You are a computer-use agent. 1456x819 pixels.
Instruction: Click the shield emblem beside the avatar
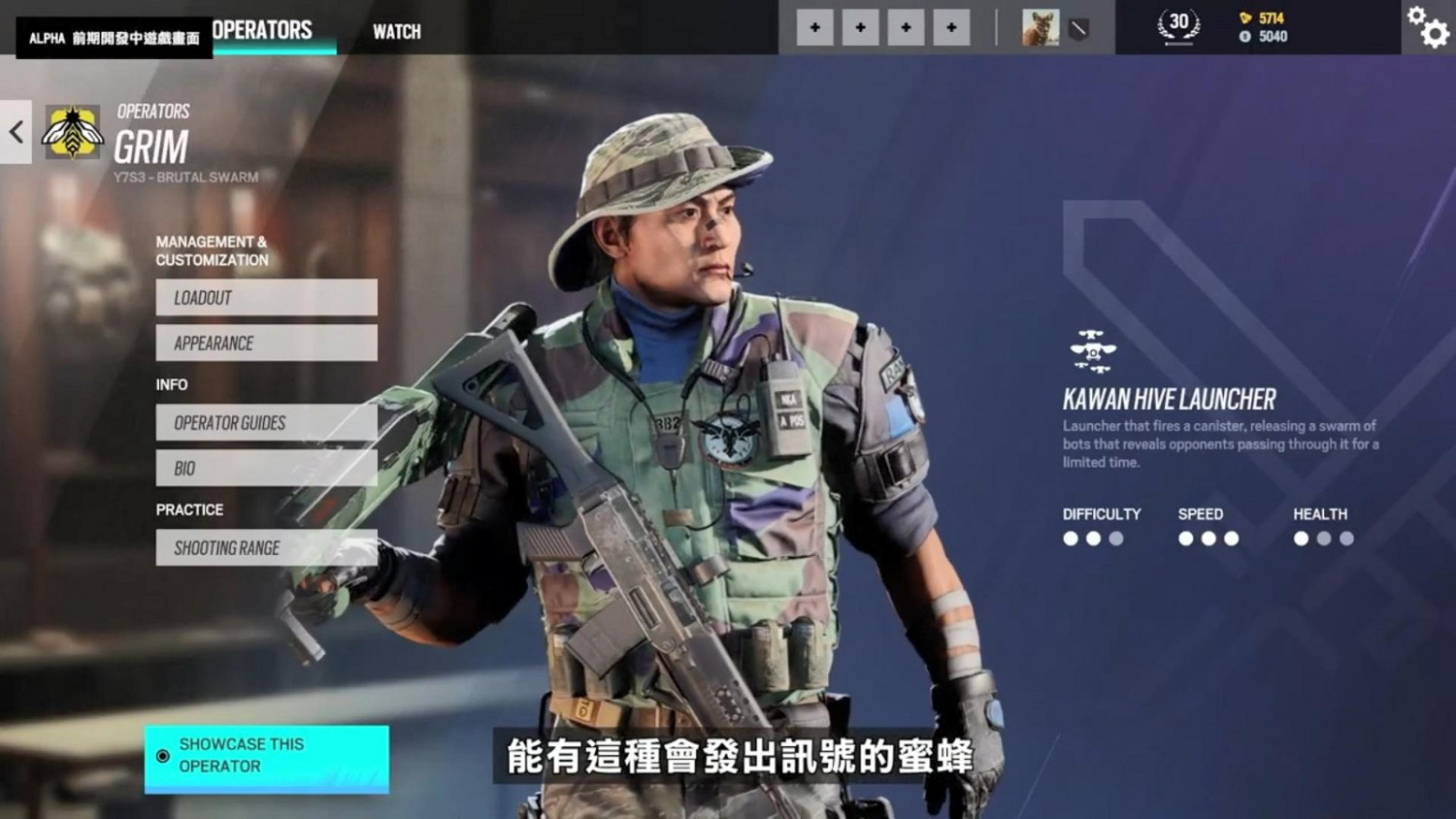(x=1077, y=29)
